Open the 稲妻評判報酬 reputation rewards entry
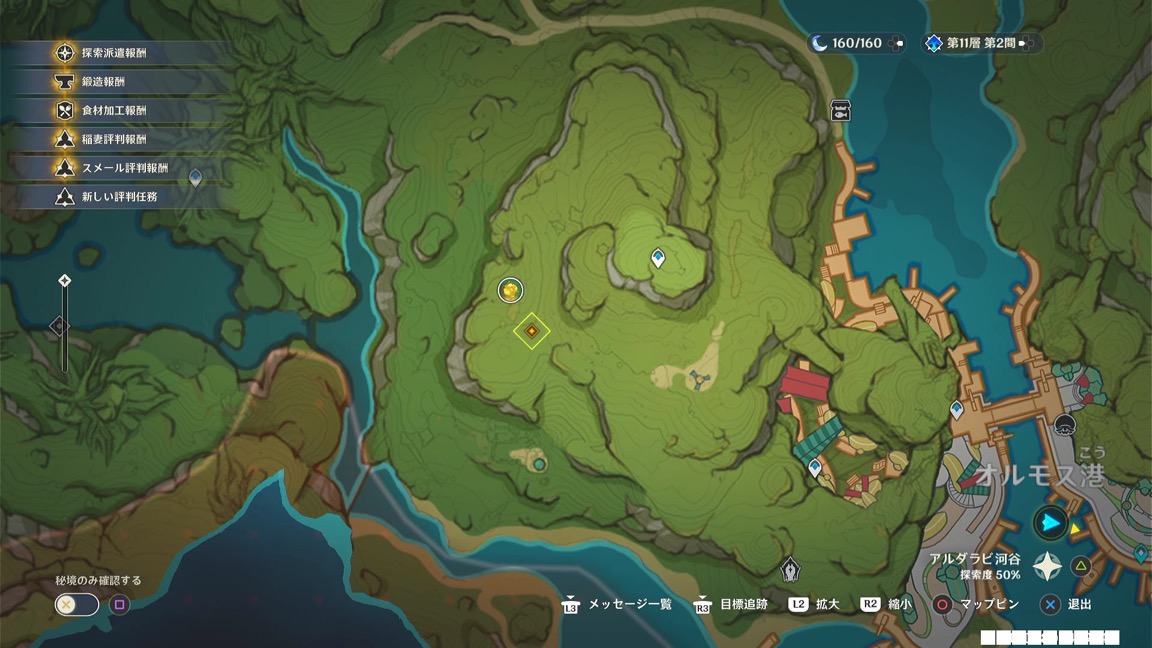The width and height of the screenshot is (1152, 648). (x=113, y=140)
